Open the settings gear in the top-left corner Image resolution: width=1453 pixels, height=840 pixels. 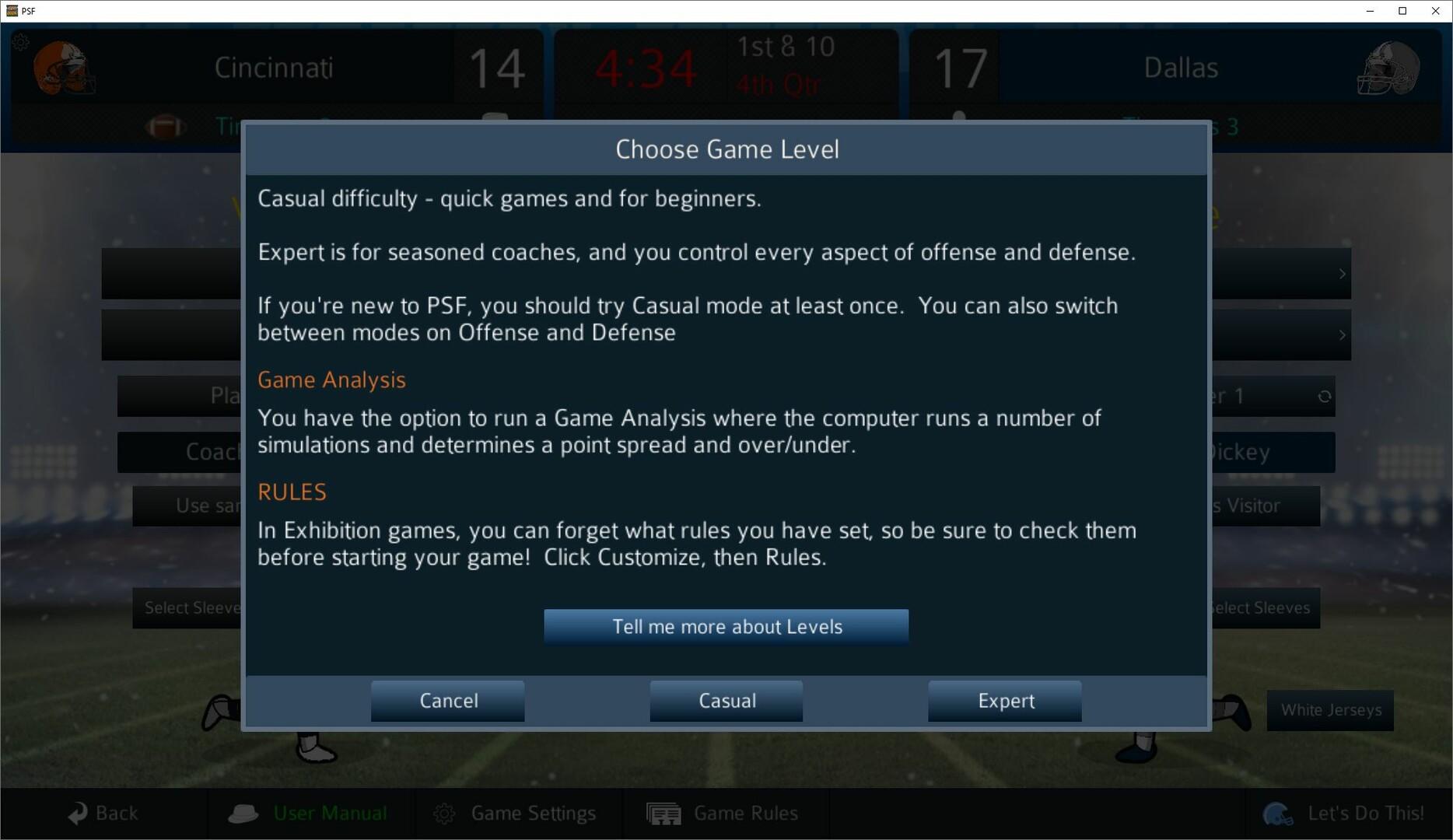tap(21, 43)
